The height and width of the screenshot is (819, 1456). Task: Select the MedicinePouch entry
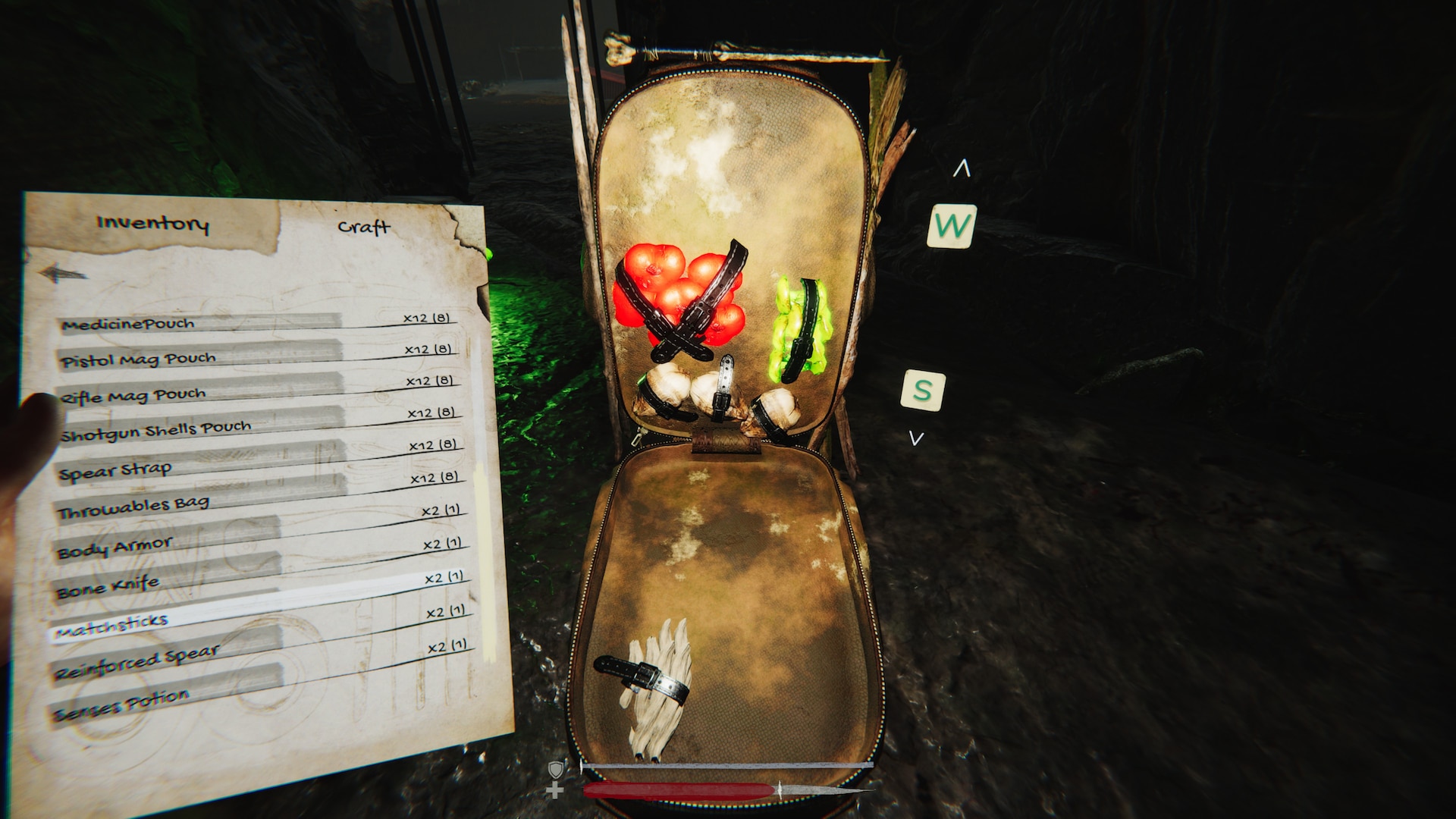pos(129,324)
